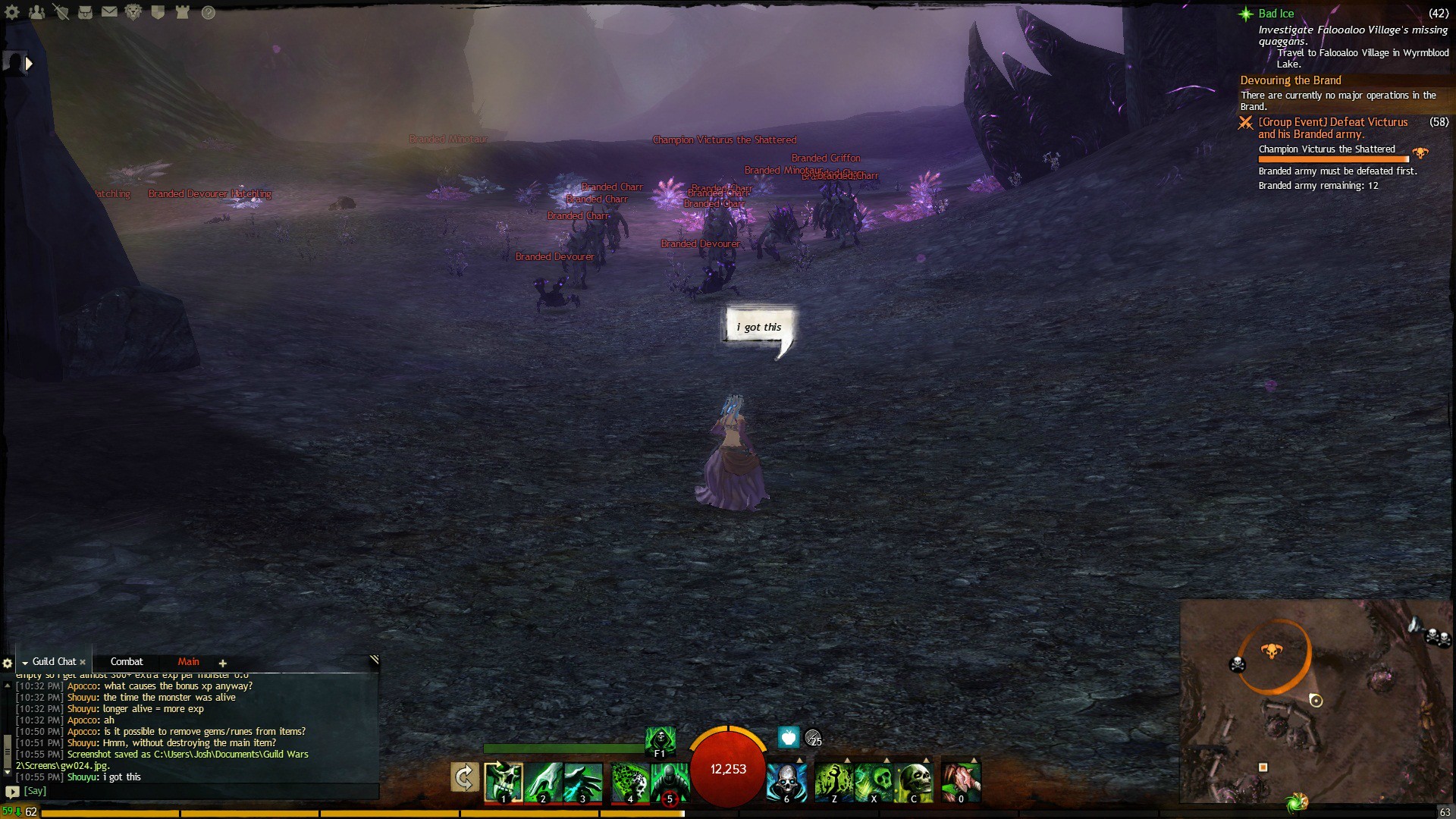Open the guild shield icon
The height and width of the screenshot is (819, 1456).
pyautogui.click(x=158, y=12)
